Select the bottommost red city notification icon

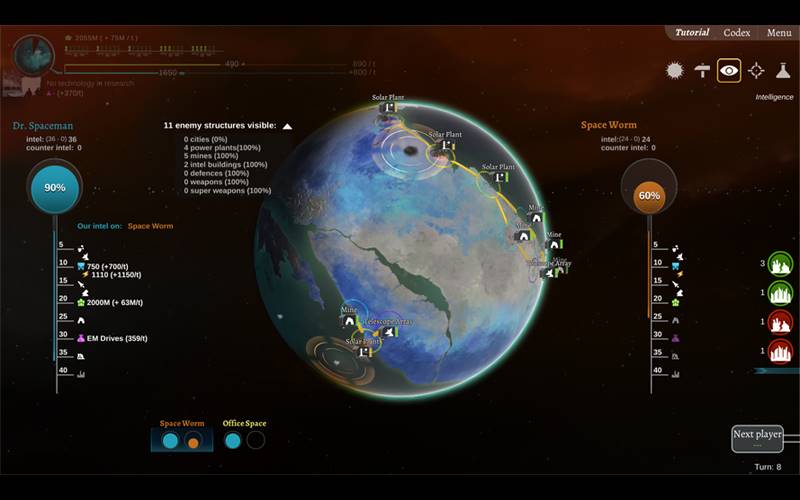[780, 351]
